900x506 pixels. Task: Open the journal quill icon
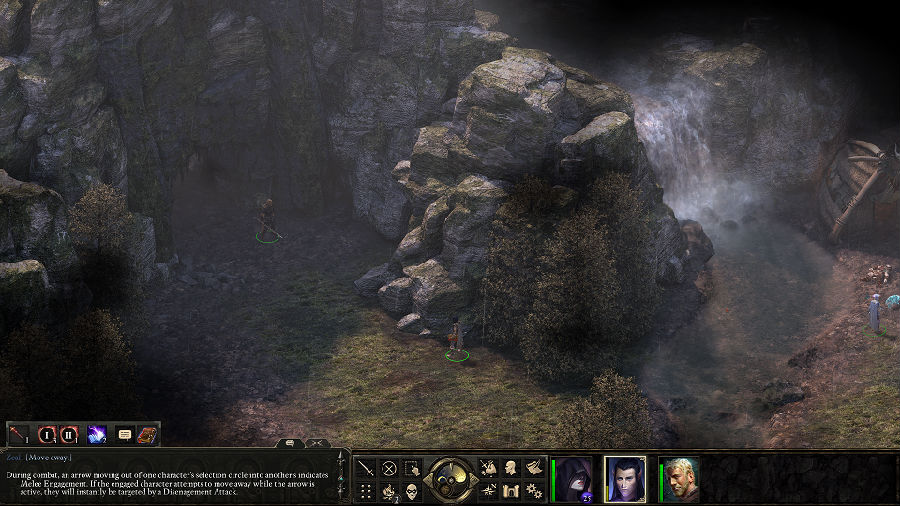click(533, 467)
